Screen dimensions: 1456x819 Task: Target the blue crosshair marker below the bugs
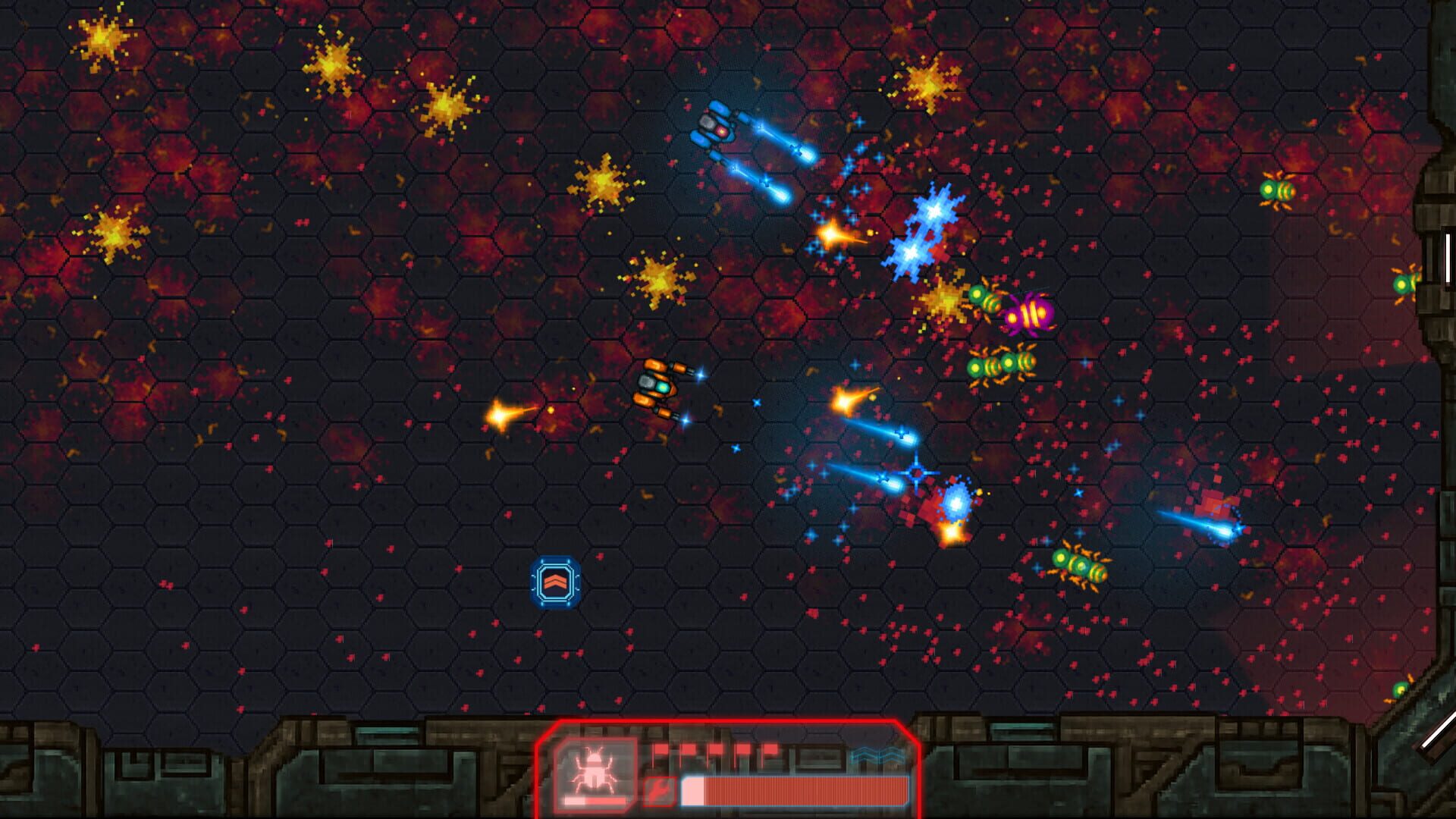(915, 472)
